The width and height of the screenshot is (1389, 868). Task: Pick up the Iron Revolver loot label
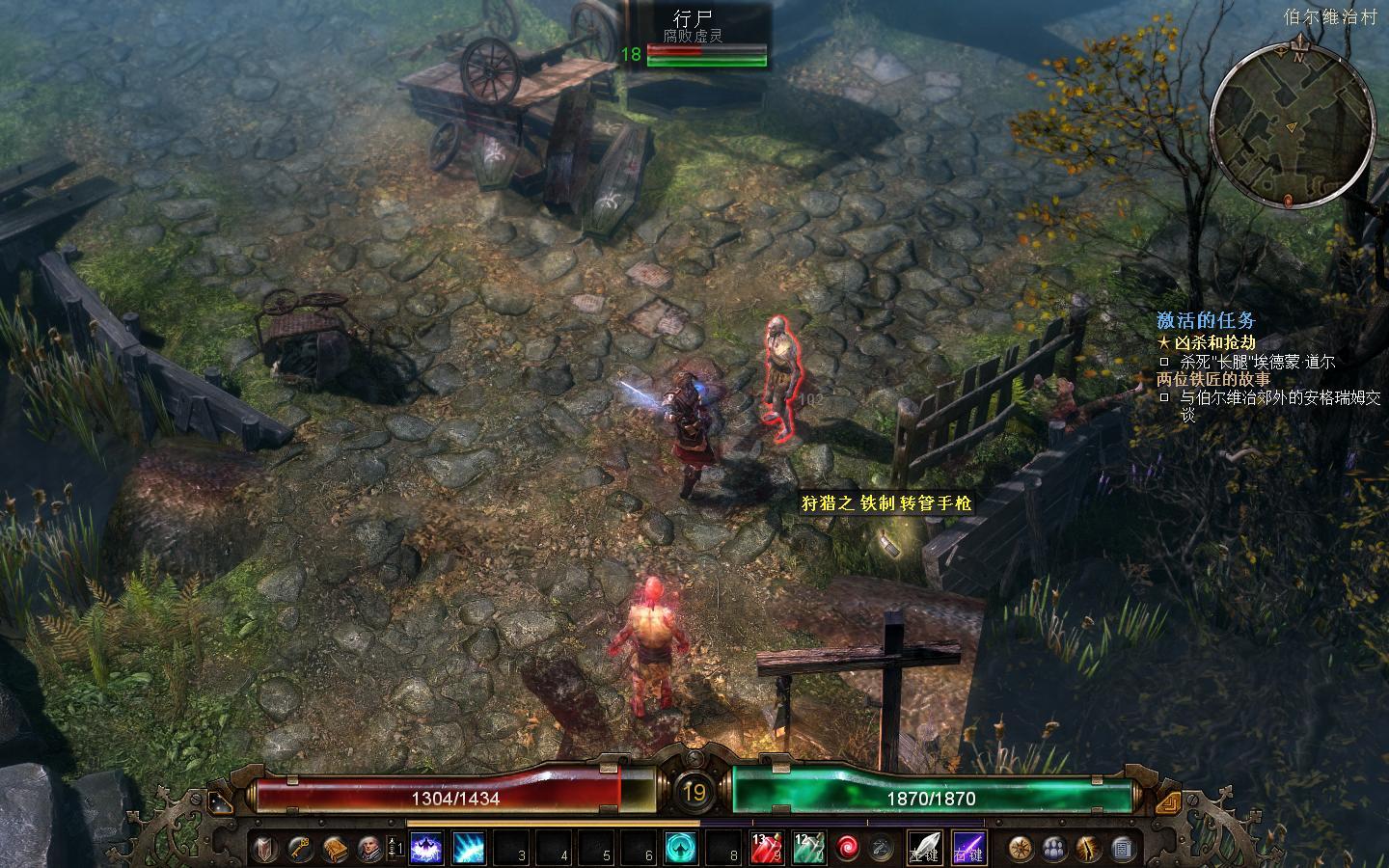[886, 503]
